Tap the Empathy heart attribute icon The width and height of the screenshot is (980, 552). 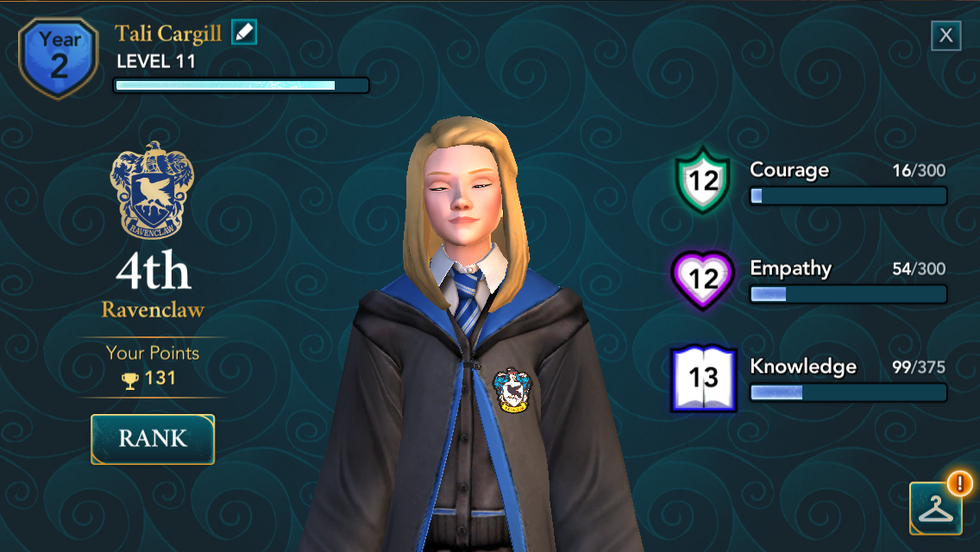[704, 279]
